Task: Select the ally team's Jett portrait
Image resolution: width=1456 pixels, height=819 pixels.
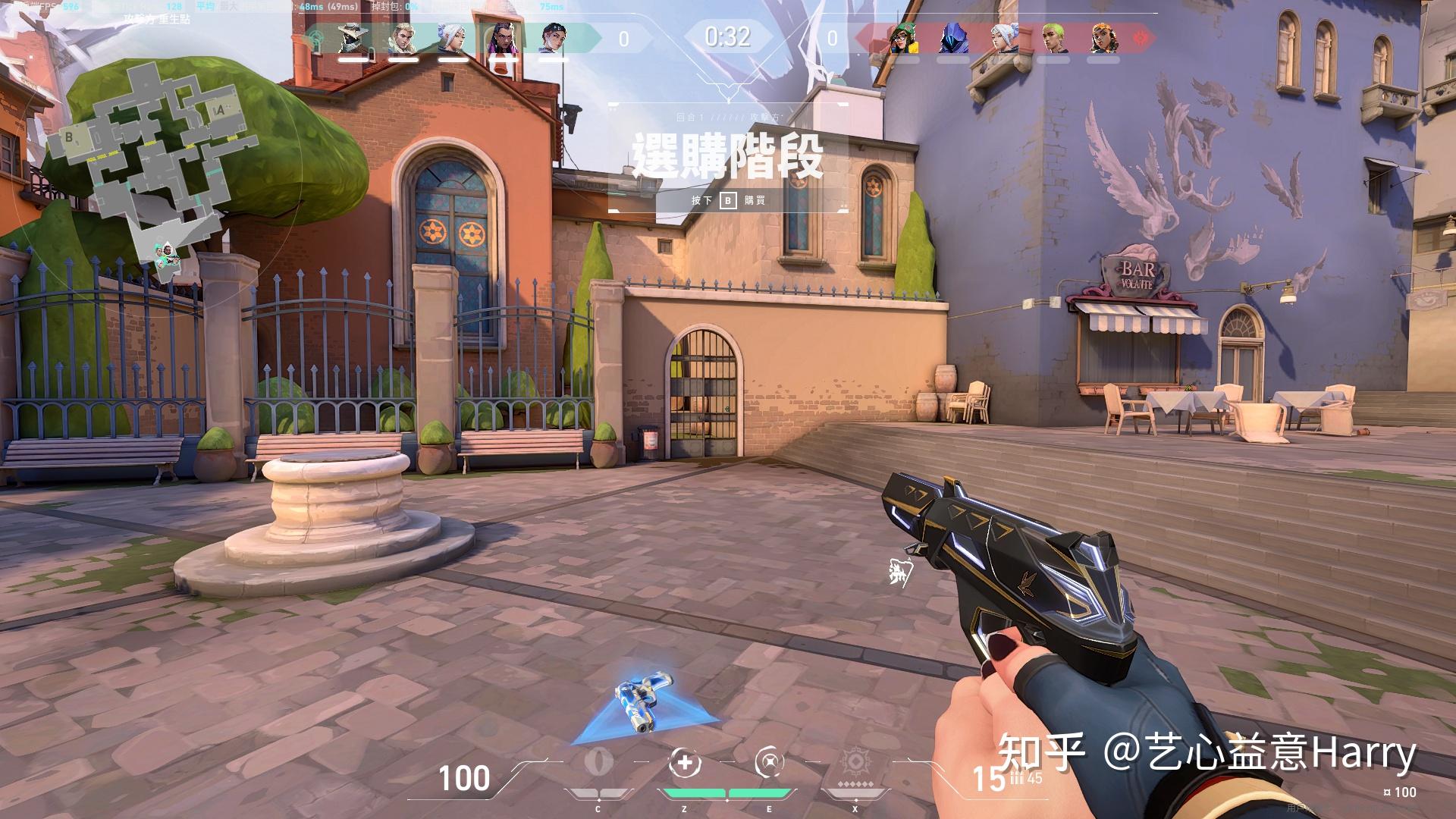Action: (453, 38)
